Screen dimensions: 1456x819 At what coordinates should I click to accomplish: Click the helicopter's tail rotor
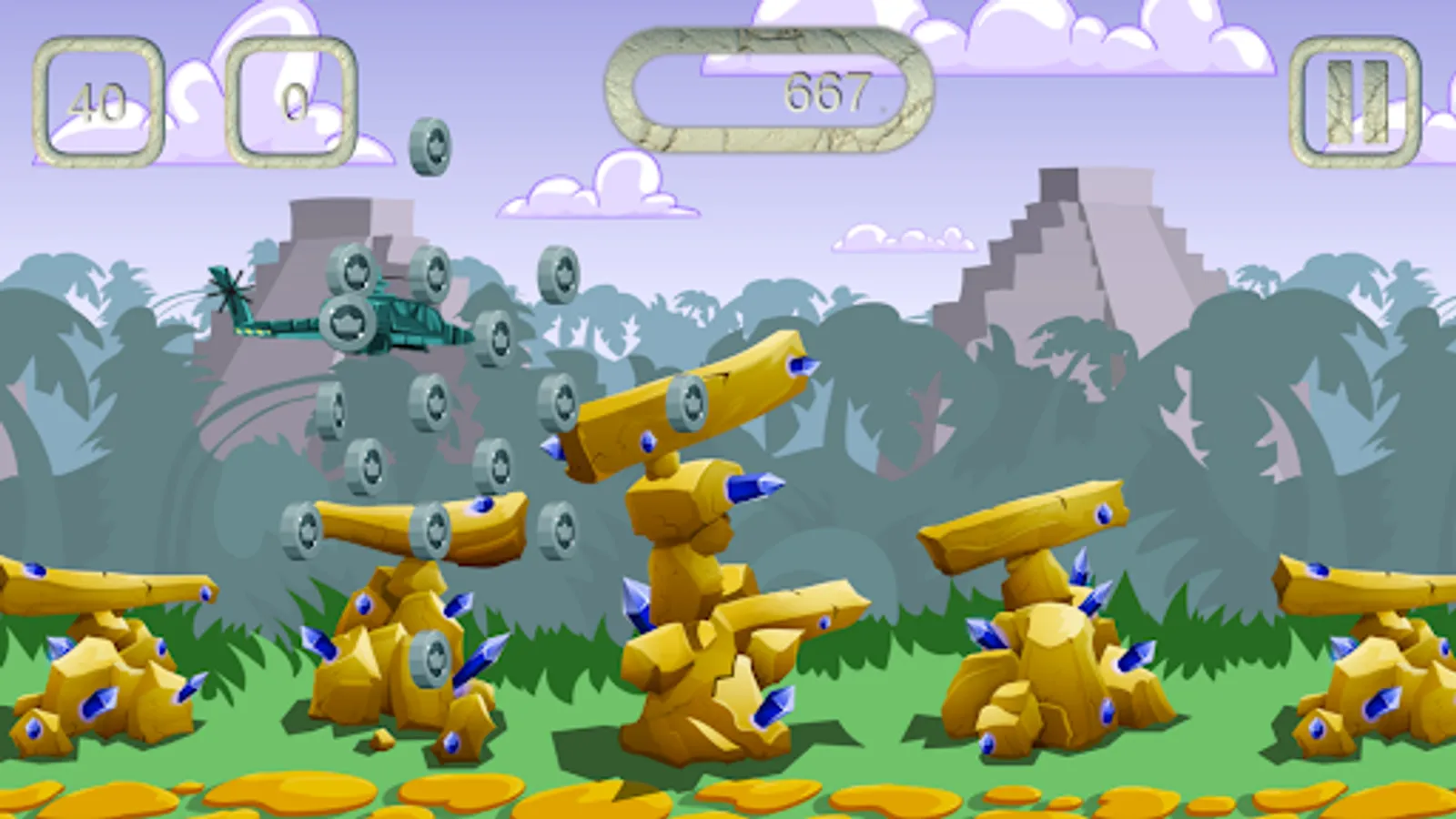tap(229, 289)
